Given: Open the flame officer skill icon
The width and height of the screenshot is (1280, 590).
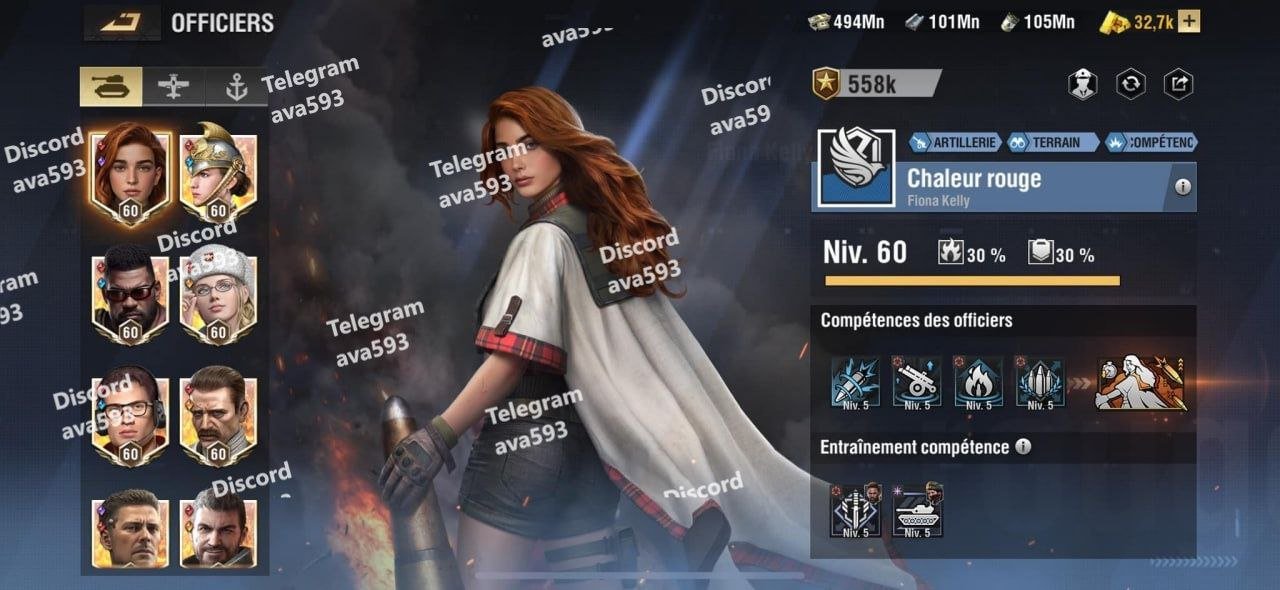Looking at the screenshot, I should 979,383.
